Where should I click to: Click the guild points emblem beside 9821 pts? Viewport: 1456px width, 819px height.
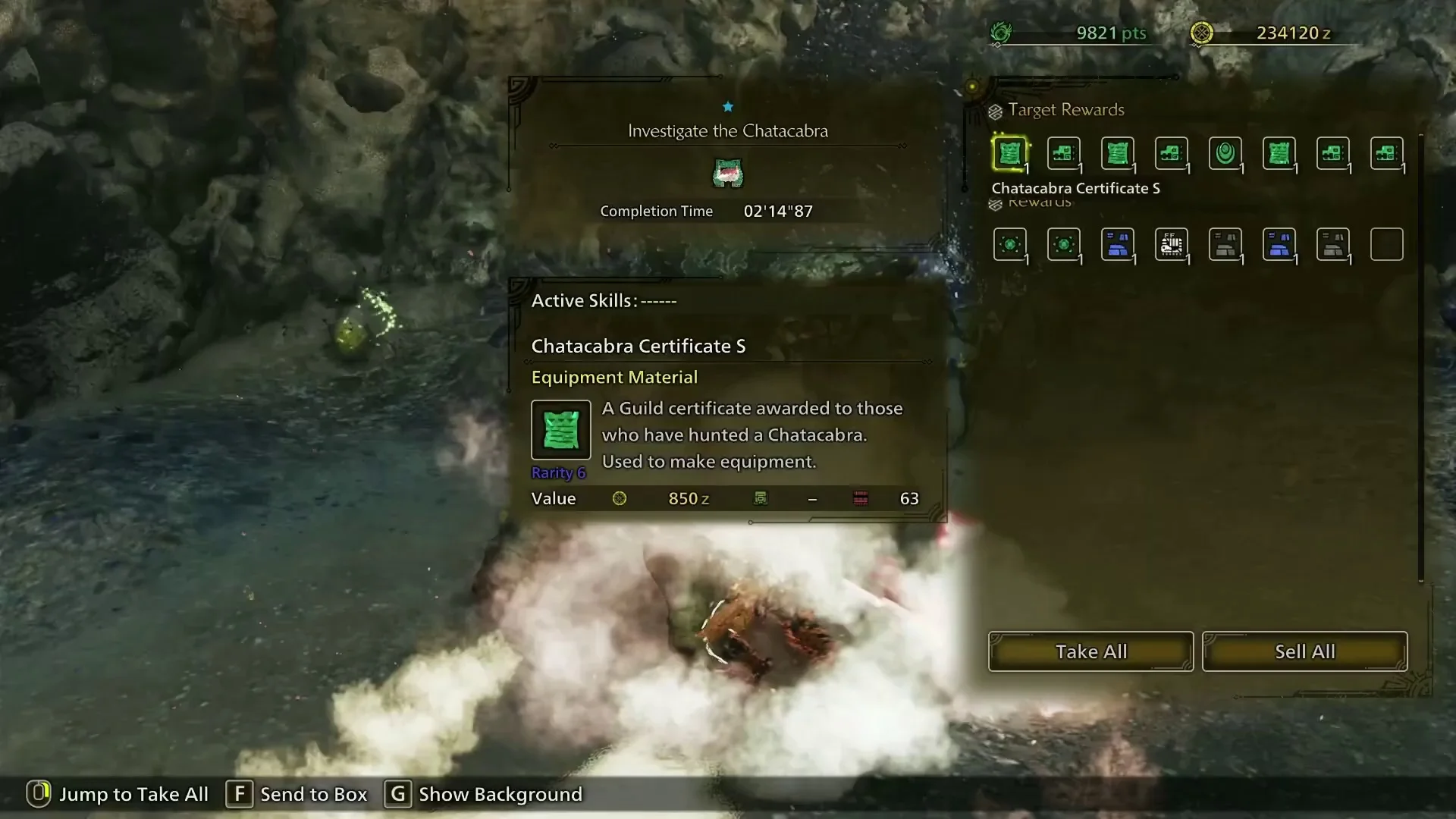coord(1003,33)
